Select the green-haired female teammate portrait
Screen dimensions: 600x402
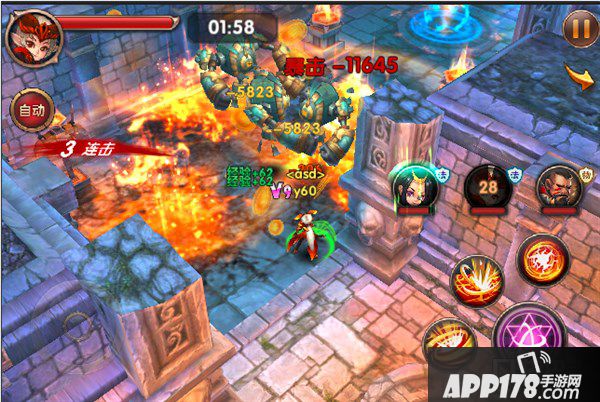411,185
